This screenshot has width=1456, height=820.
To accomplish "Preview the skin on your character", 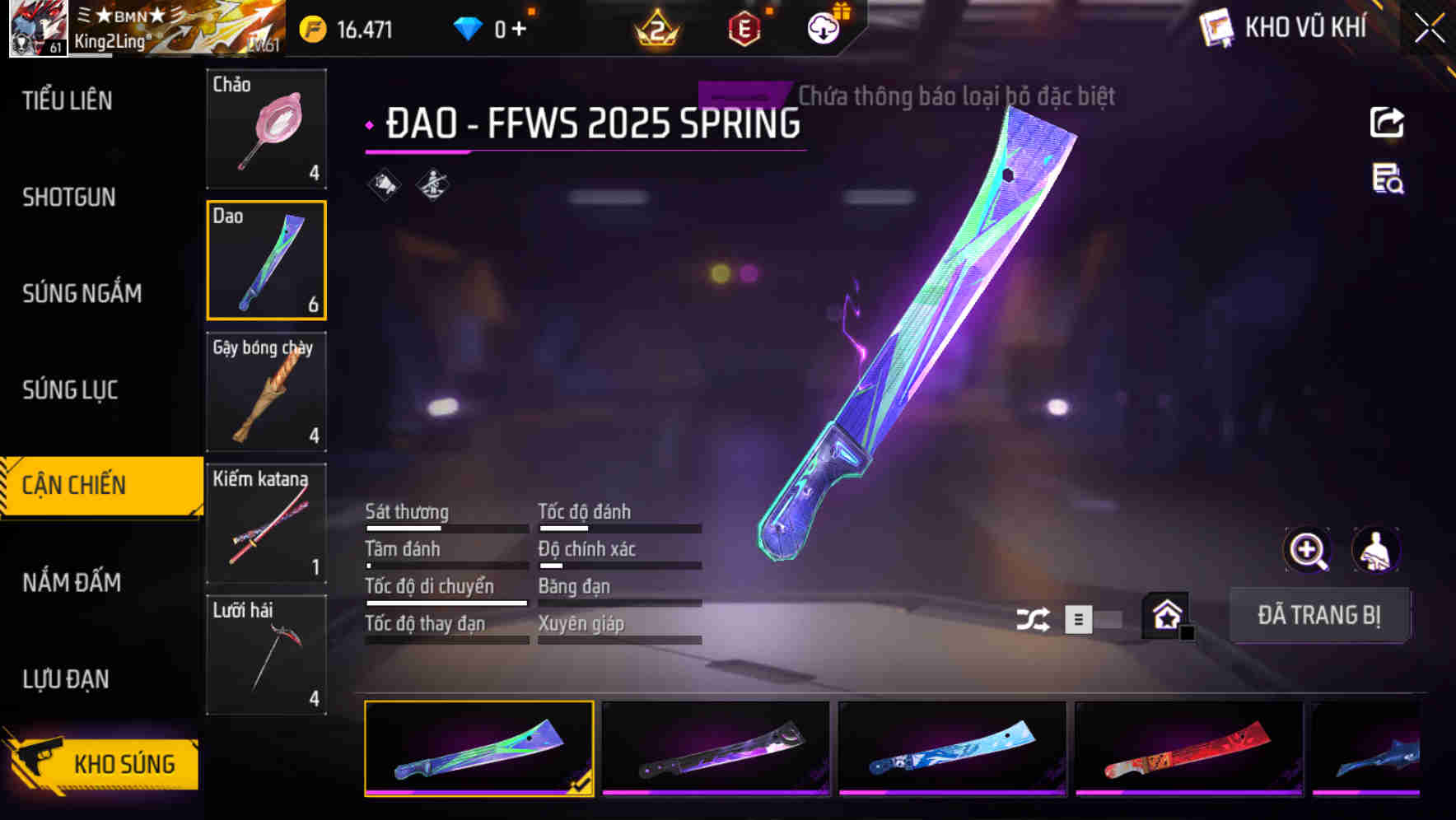I will (1377, 550).
